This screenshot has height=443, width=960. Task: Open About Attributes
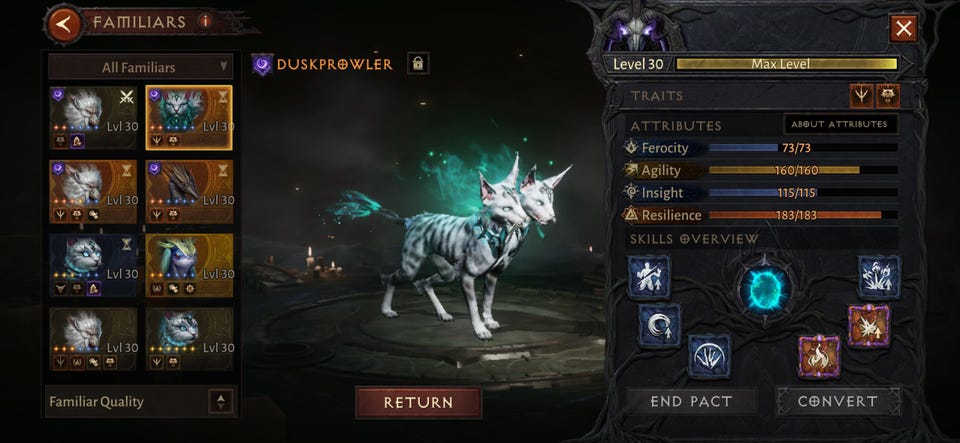(x=840, y=124)
